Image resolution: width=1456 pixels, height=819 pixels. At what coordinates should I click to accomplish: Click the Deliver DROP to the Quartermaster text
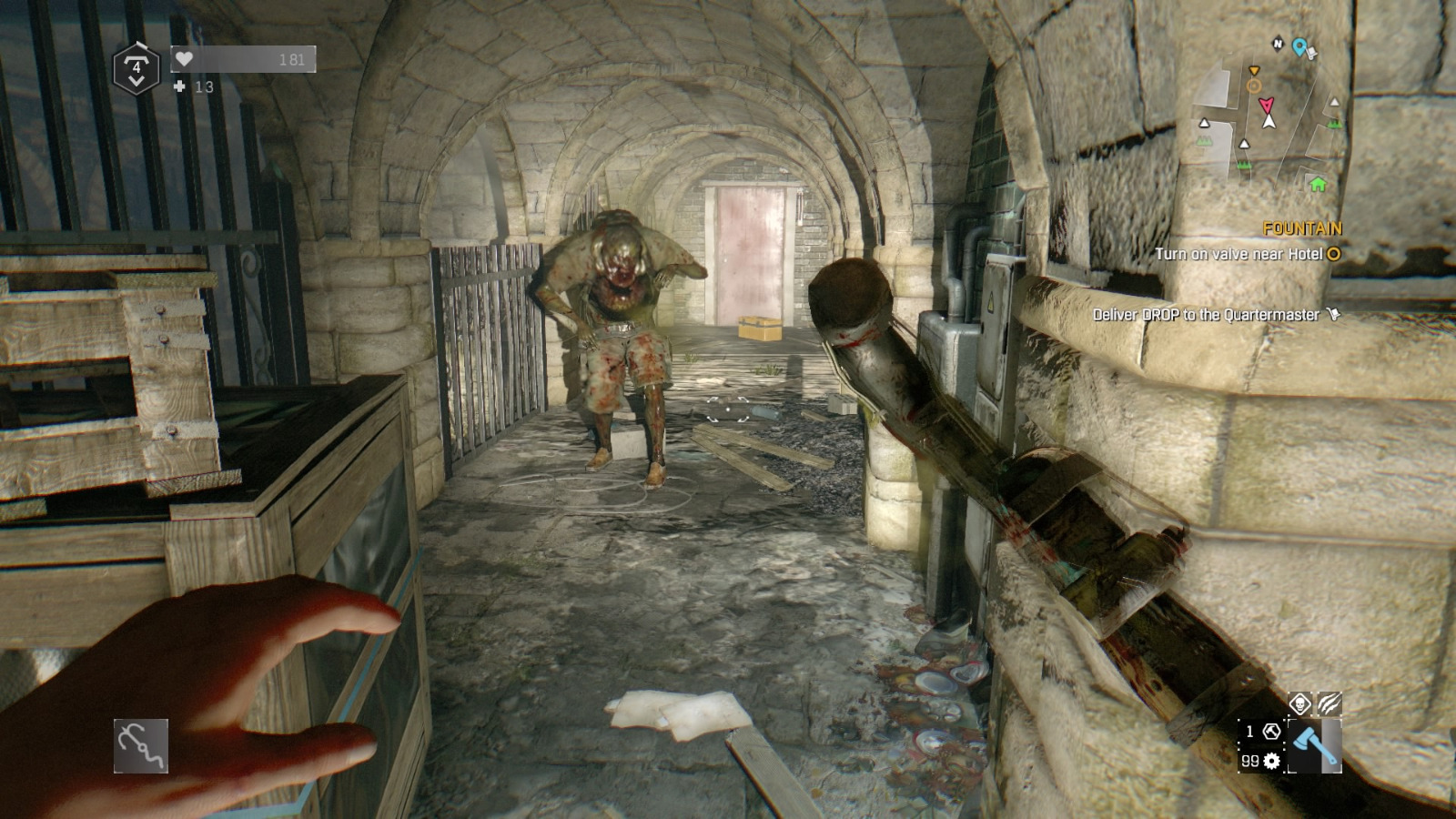pos(1208,313)
